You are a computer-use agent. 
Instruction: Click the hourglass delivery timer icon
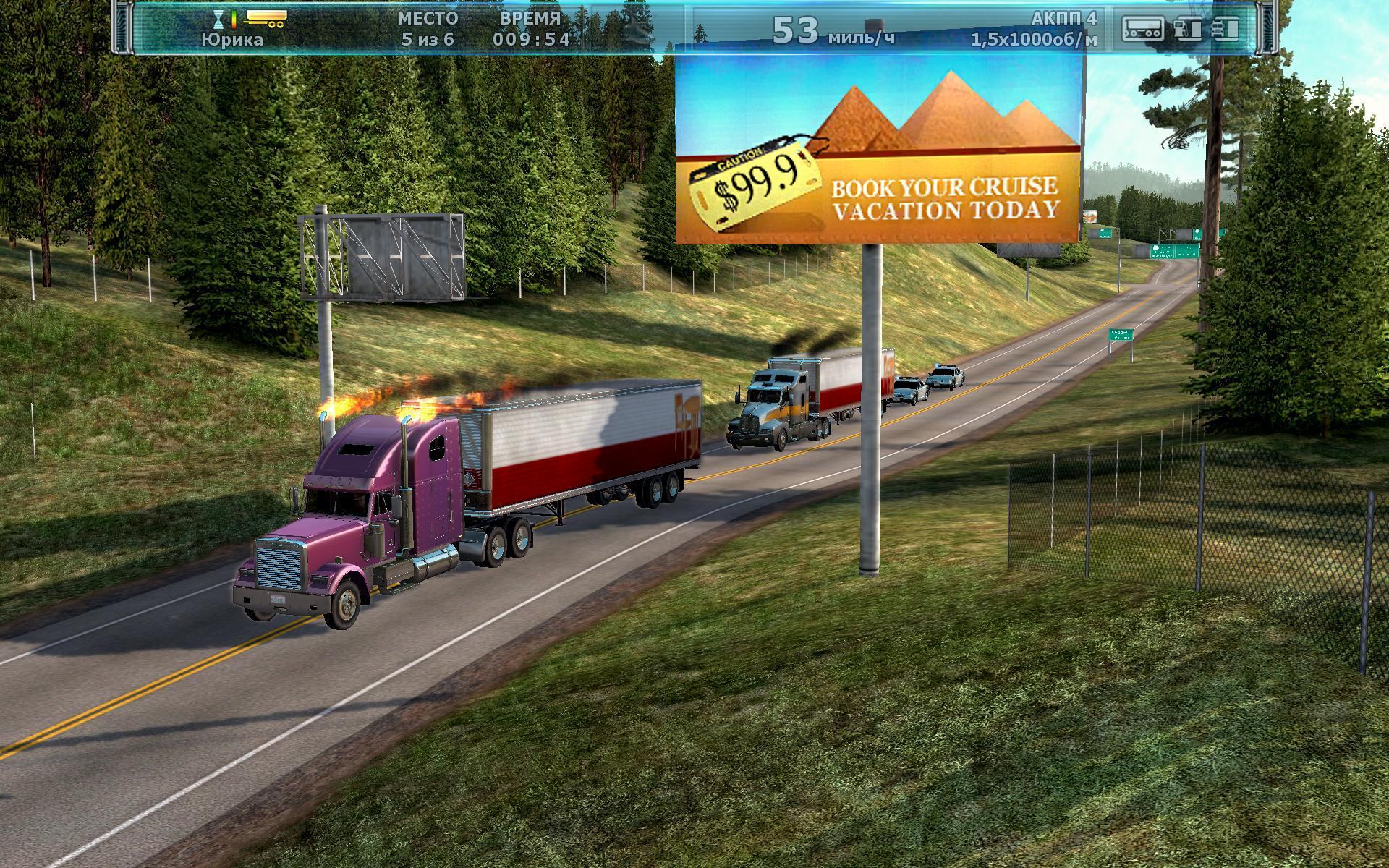pyautogui.click(x=219, y=19)
